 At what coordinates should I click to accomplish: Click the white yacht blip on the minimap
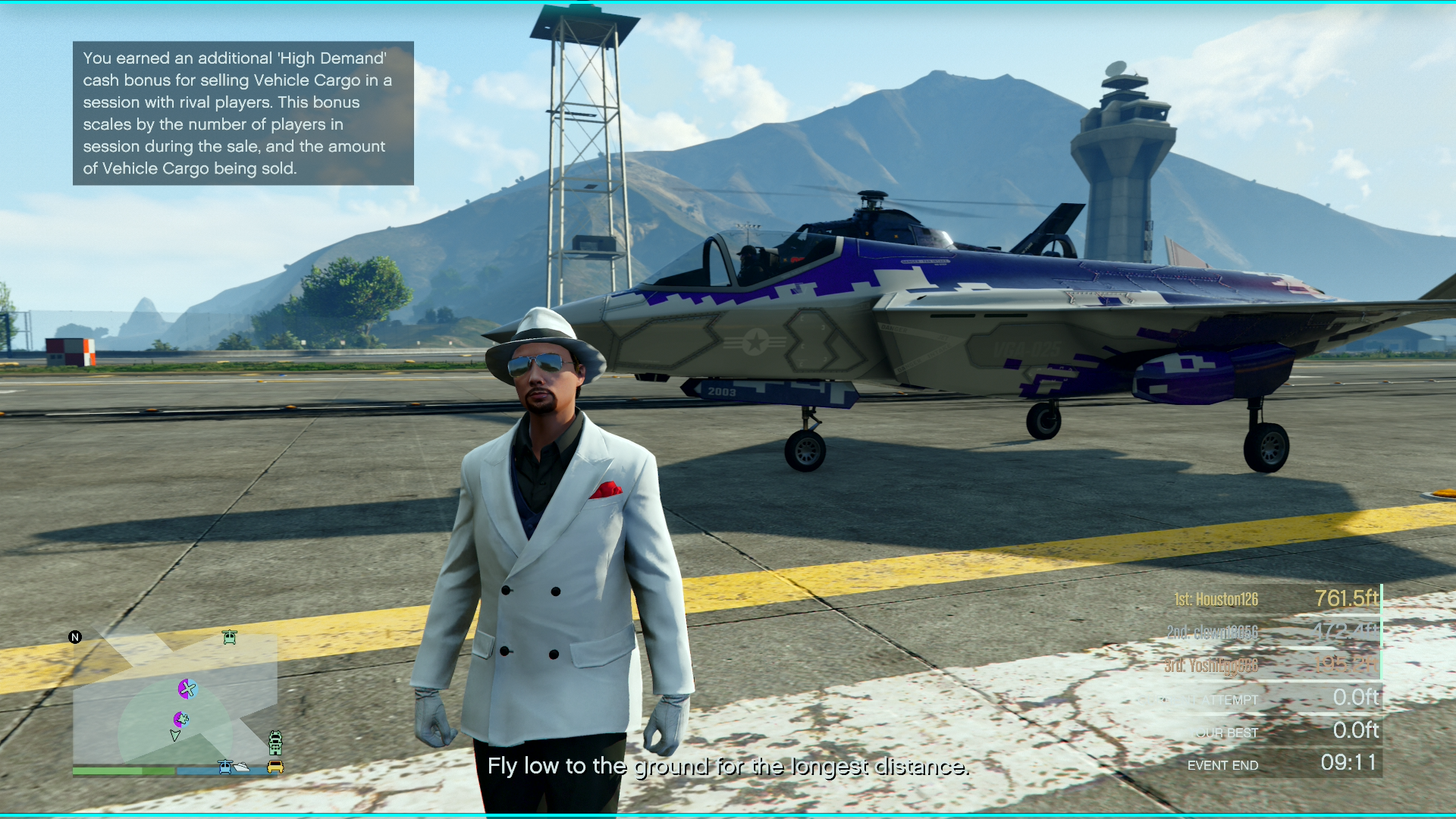[x=242, y=767]
